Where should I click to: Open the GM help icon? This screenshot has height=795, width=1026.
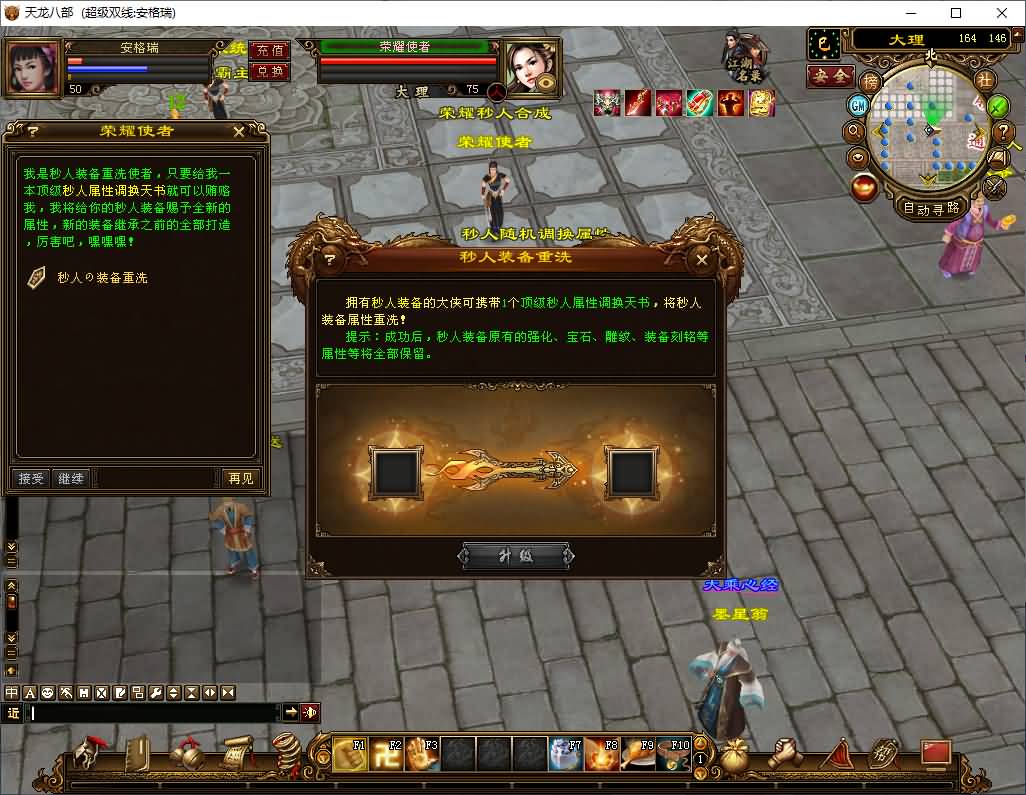pos(858,105)
